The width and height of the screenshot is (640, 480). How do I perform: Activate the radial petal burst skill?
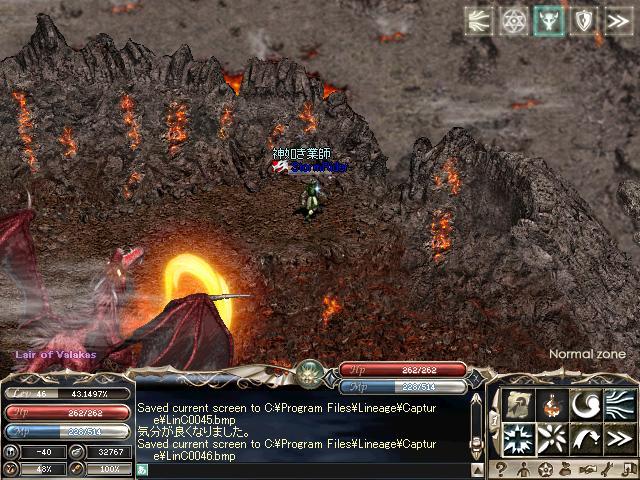pos(551,438)
